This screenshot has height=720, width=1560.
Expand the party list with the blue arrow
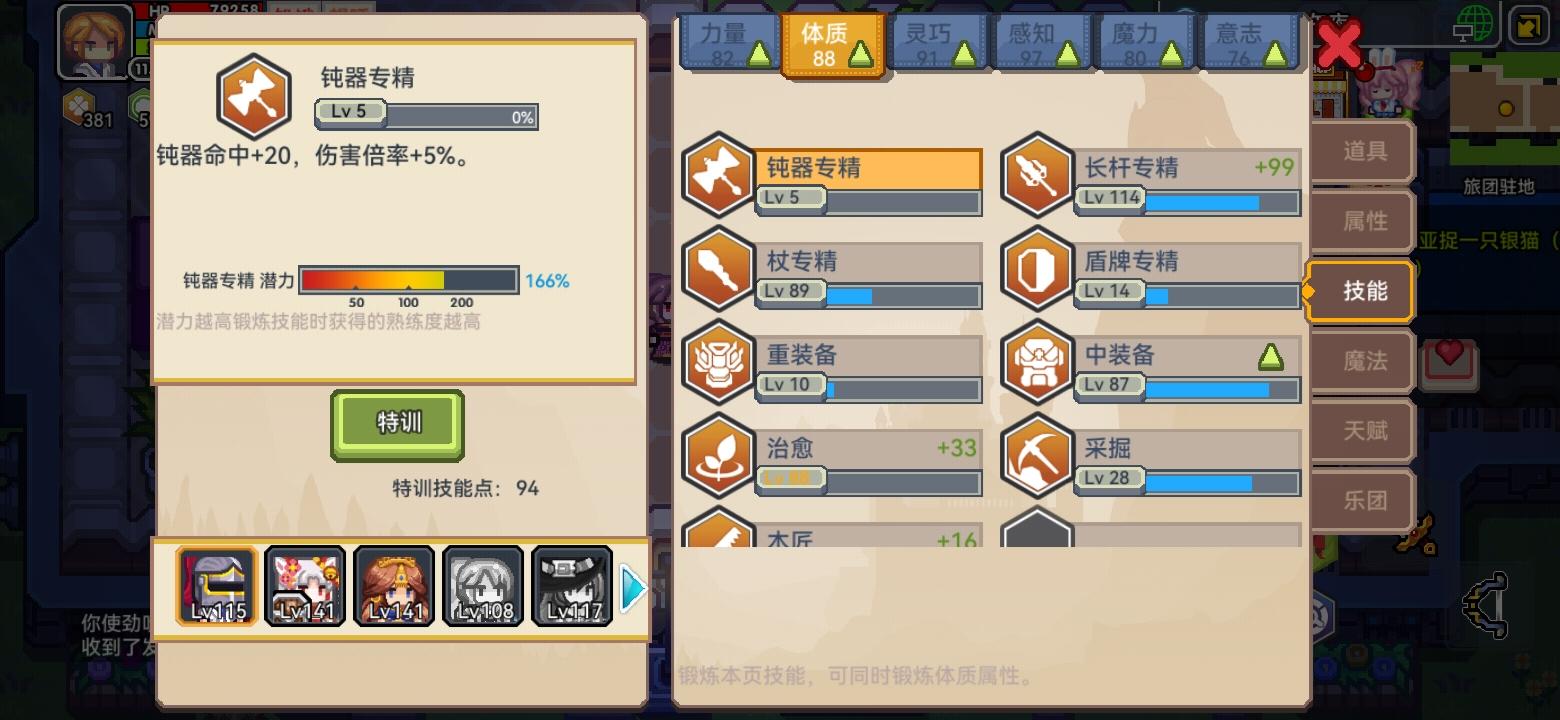click(x=633, y=587)
